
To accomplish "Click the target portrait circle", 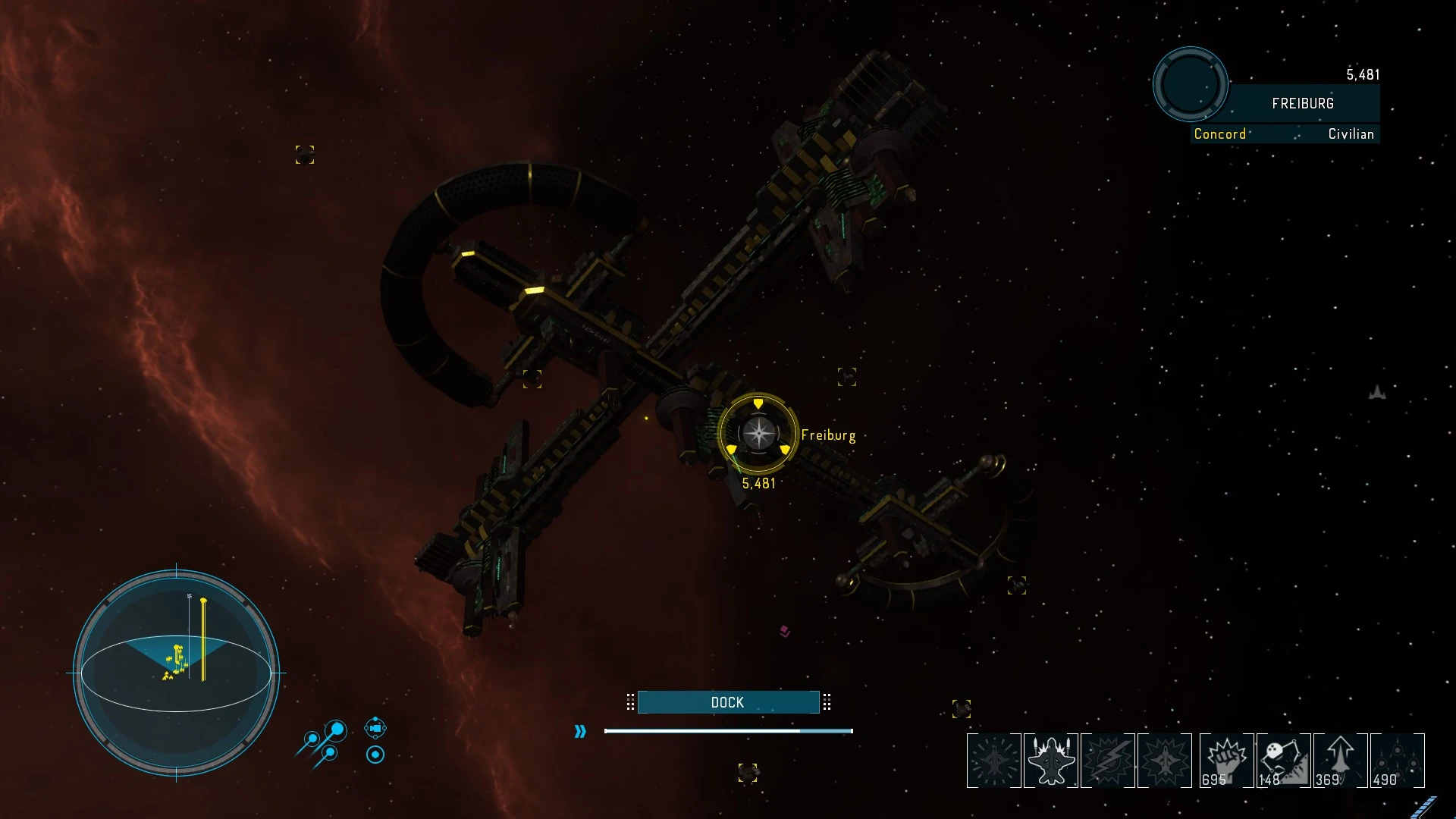I will (x=1190, y=85).
